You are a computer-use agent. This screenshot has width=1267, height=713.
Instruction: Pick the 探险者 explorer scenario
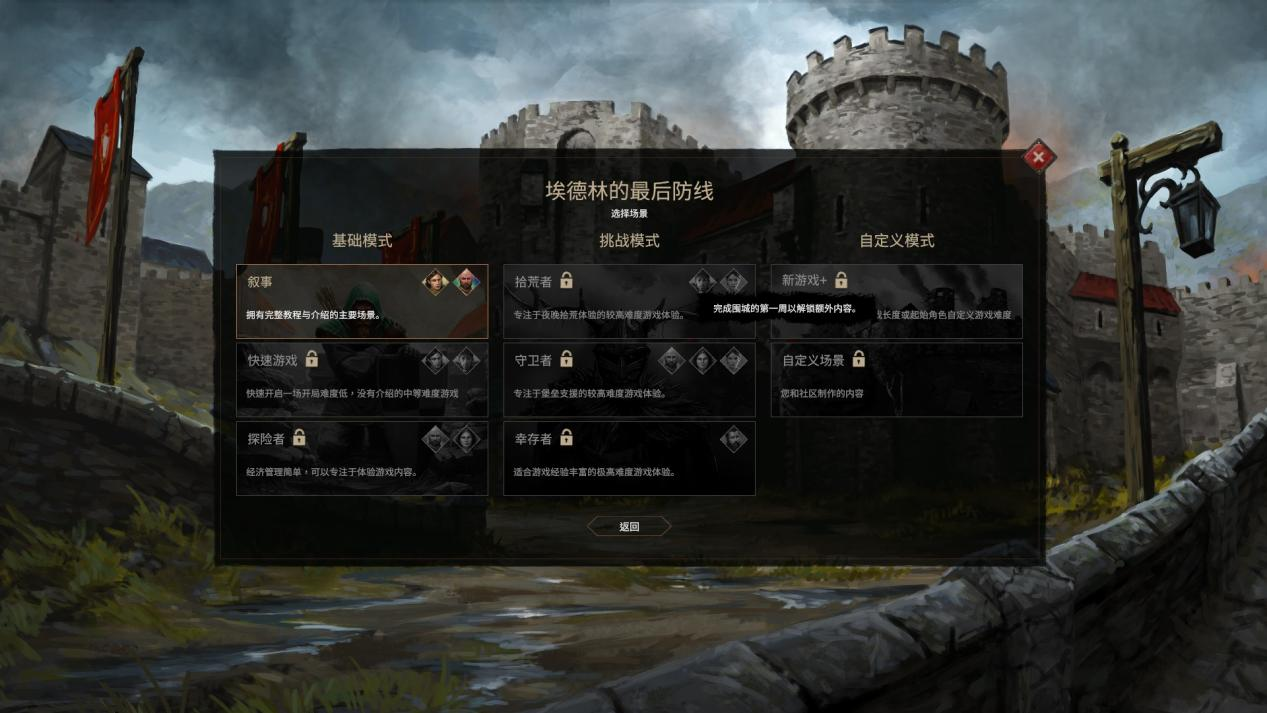(361, 458)
